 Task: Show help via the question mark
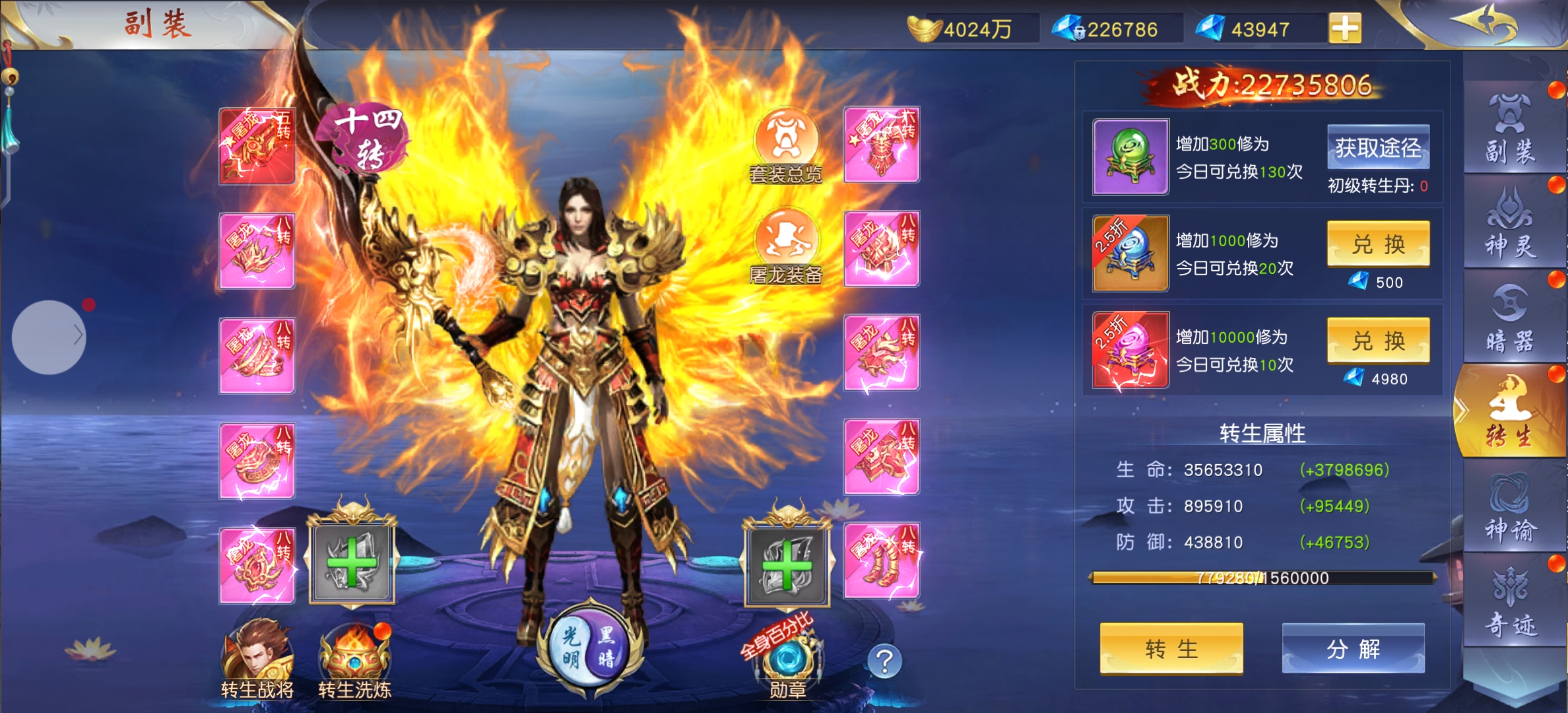click(884, 661)
